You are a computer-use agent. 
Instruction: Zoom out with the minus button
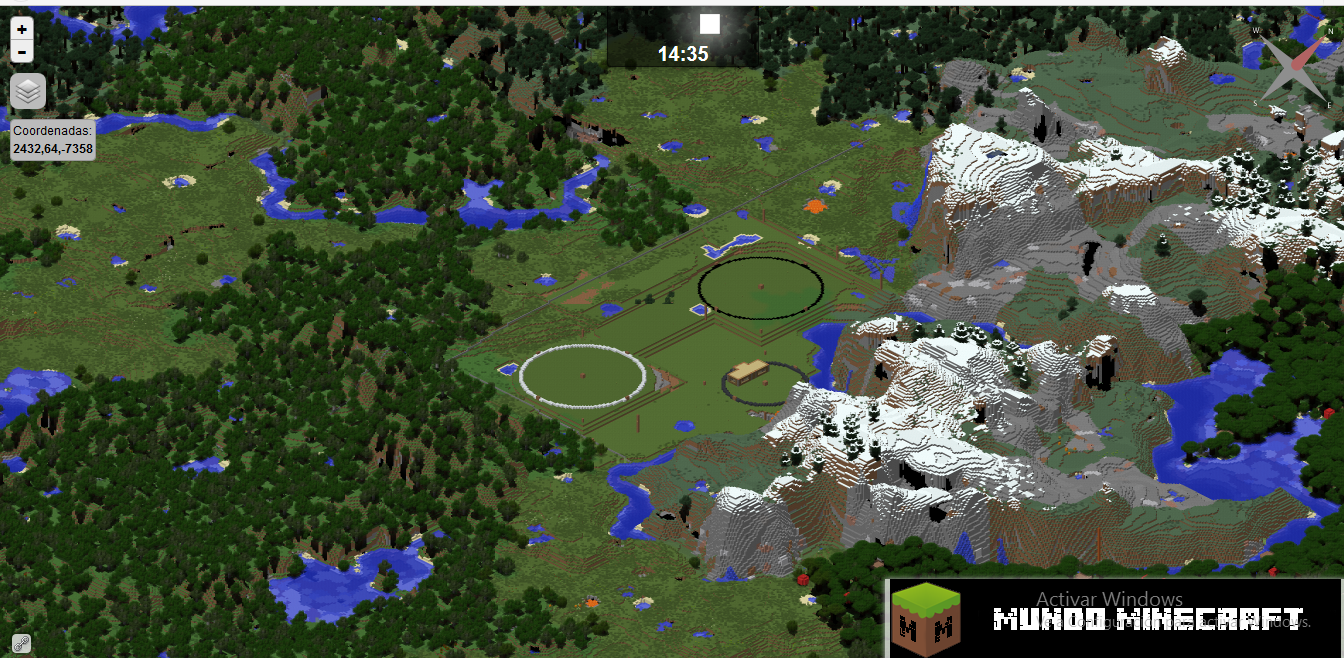pyautogui.click(x=22, y=52)
